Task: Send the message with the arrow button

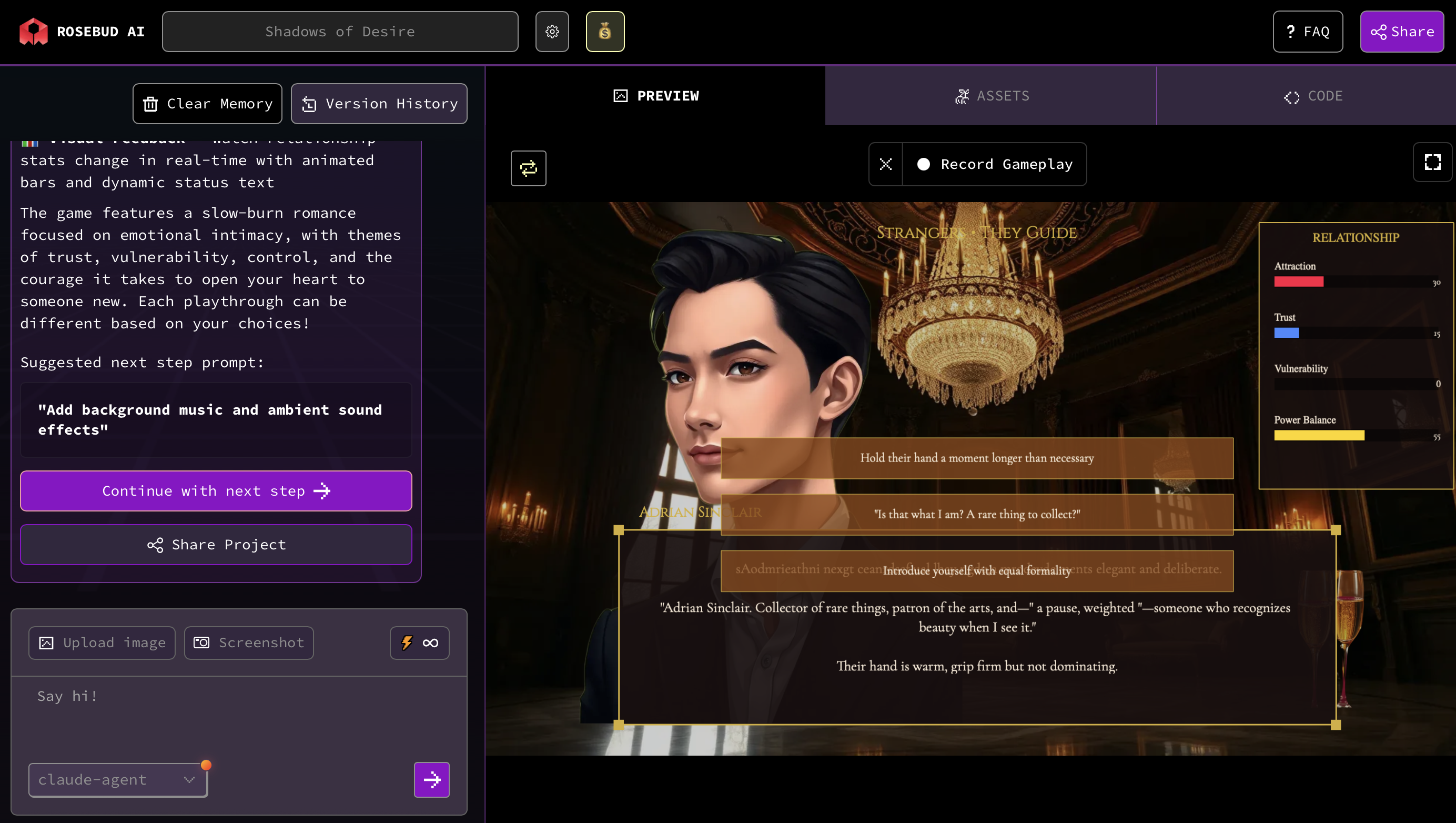Action: 432,780
